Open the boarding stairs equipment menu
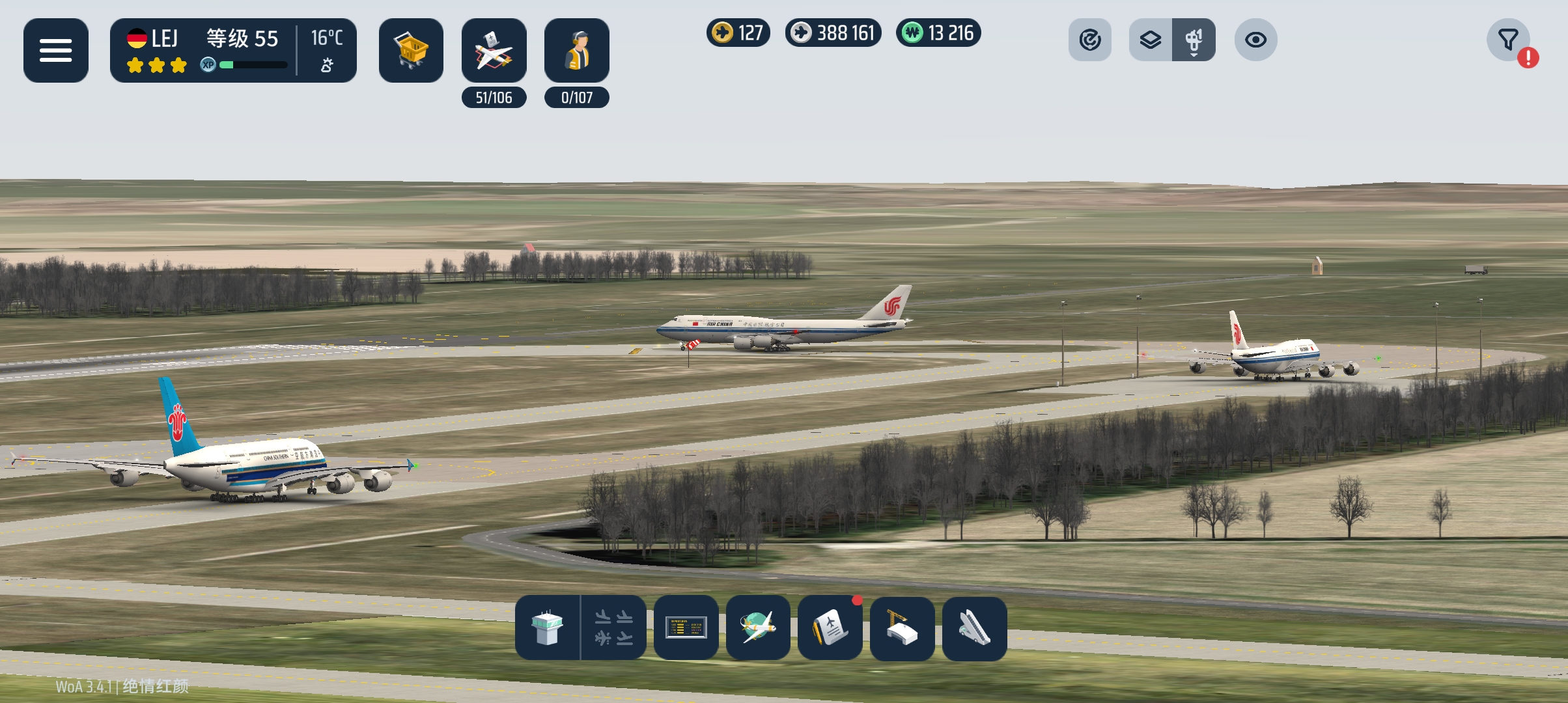Screen dimensions: 1568x703 point(974,627)
